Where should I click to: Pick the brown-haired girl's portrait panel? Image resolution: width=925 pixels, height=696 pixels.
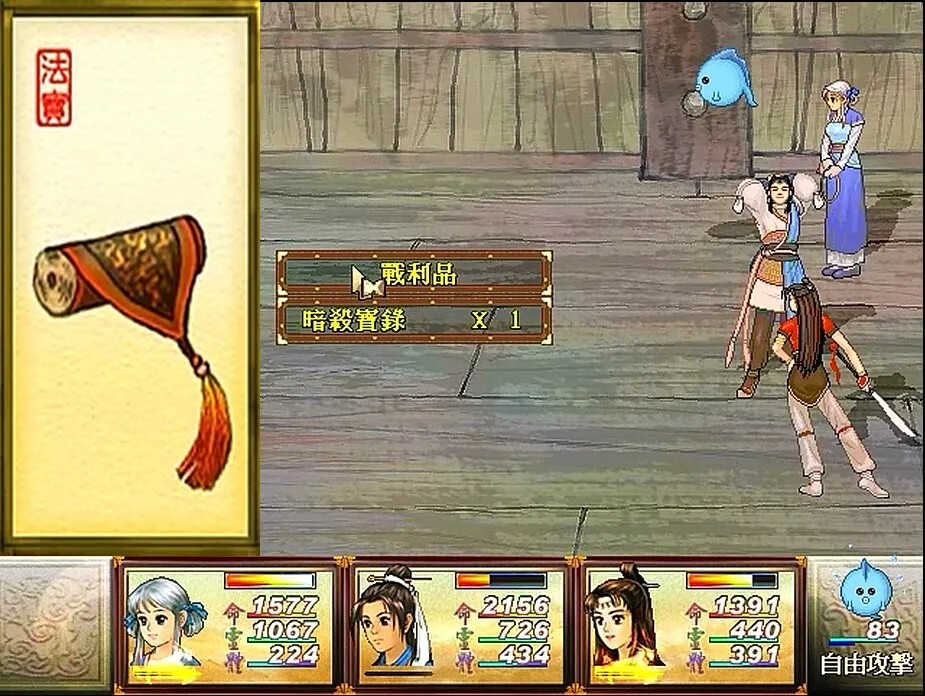coord(689,624)
